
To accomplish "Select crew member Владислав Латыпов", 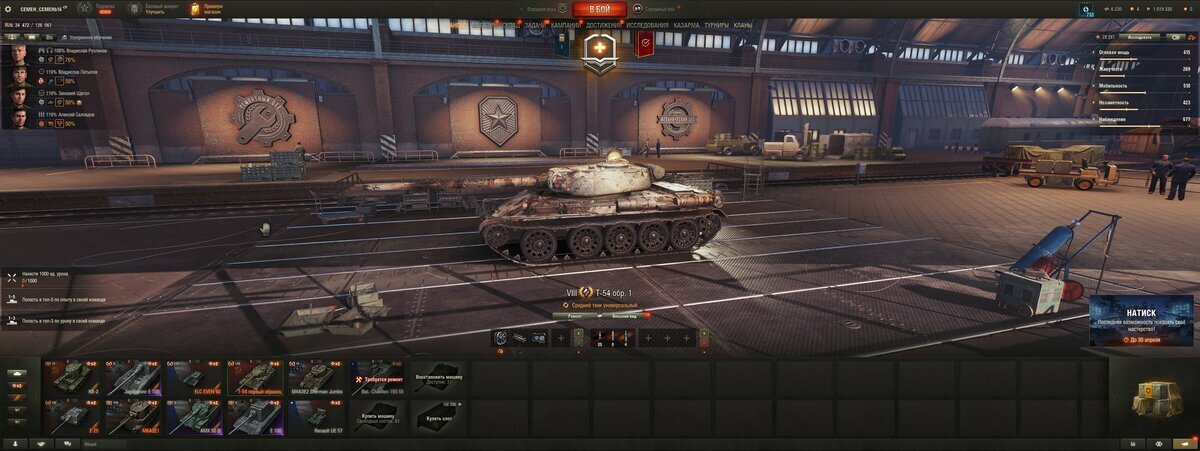I will point(60,73).
